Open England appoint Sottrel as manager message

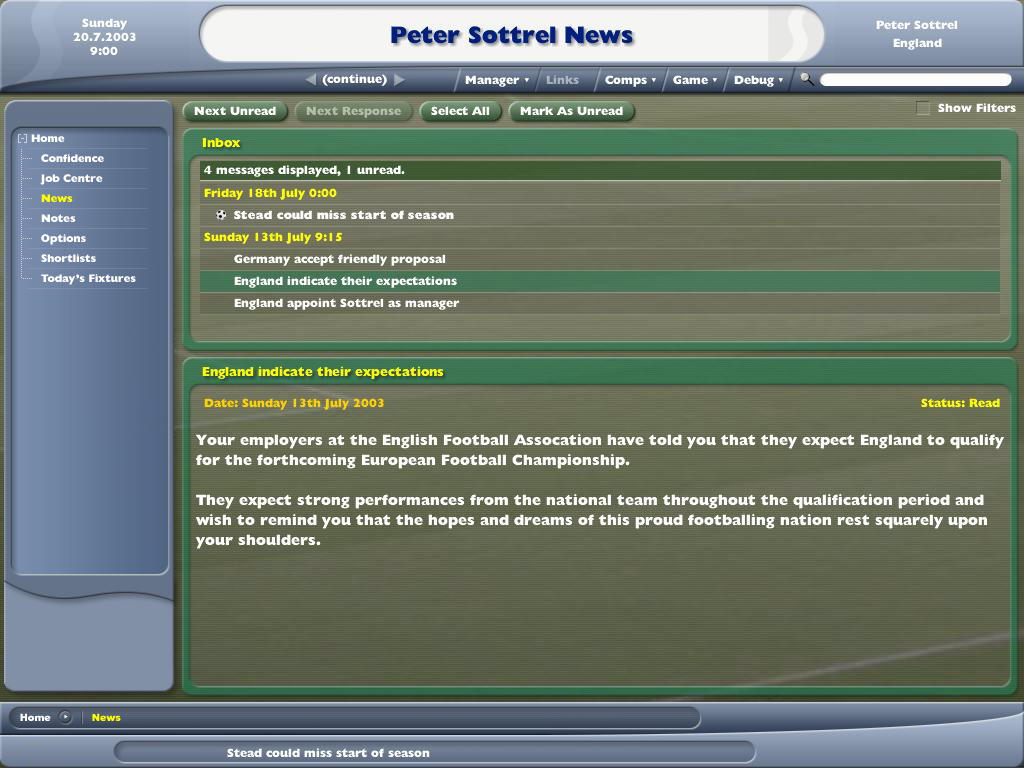click(x=346, y=303)
